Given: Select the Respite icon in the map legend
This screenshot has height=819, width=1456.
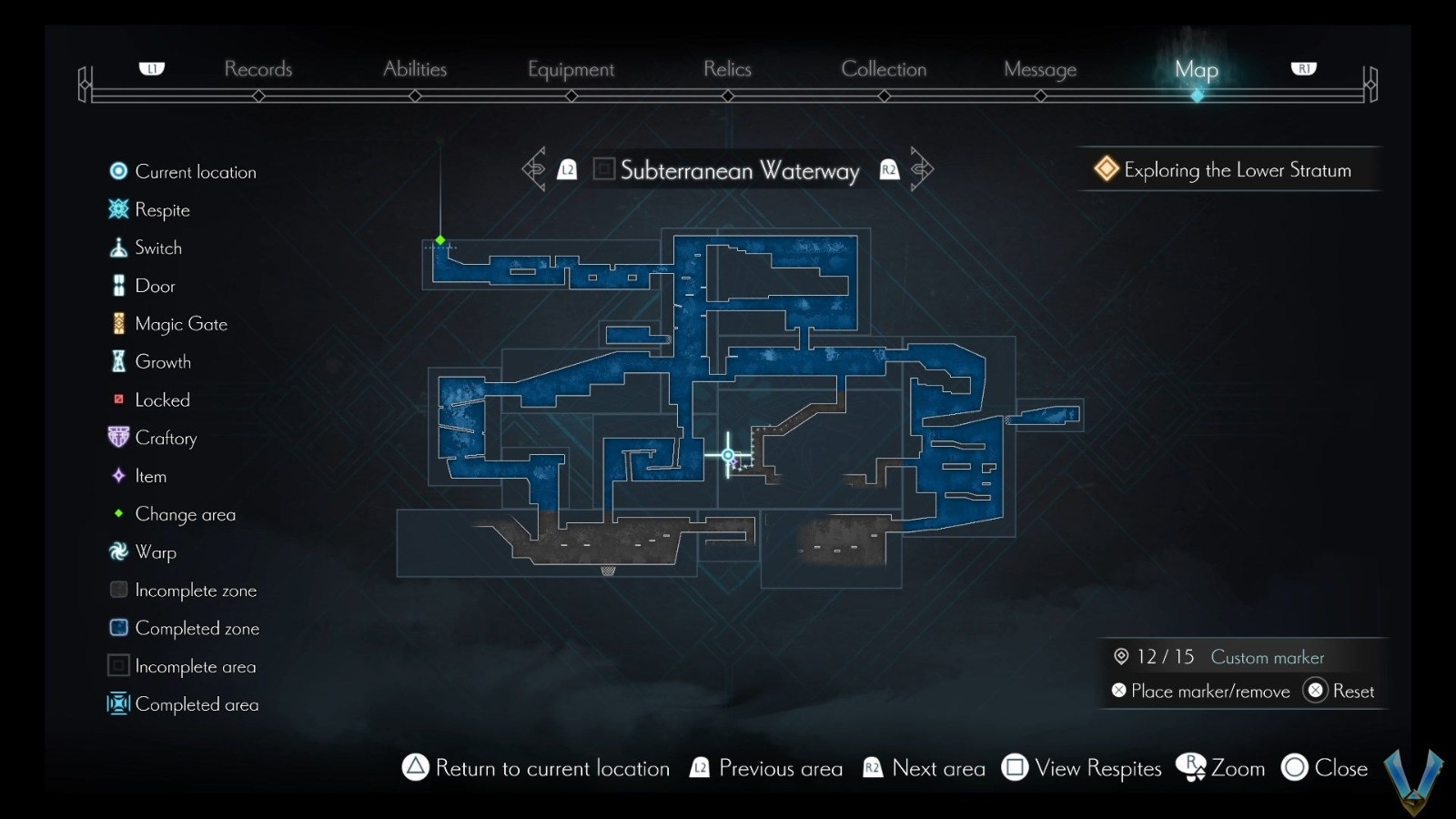Looking at the screenshot, I should [118, 209].
